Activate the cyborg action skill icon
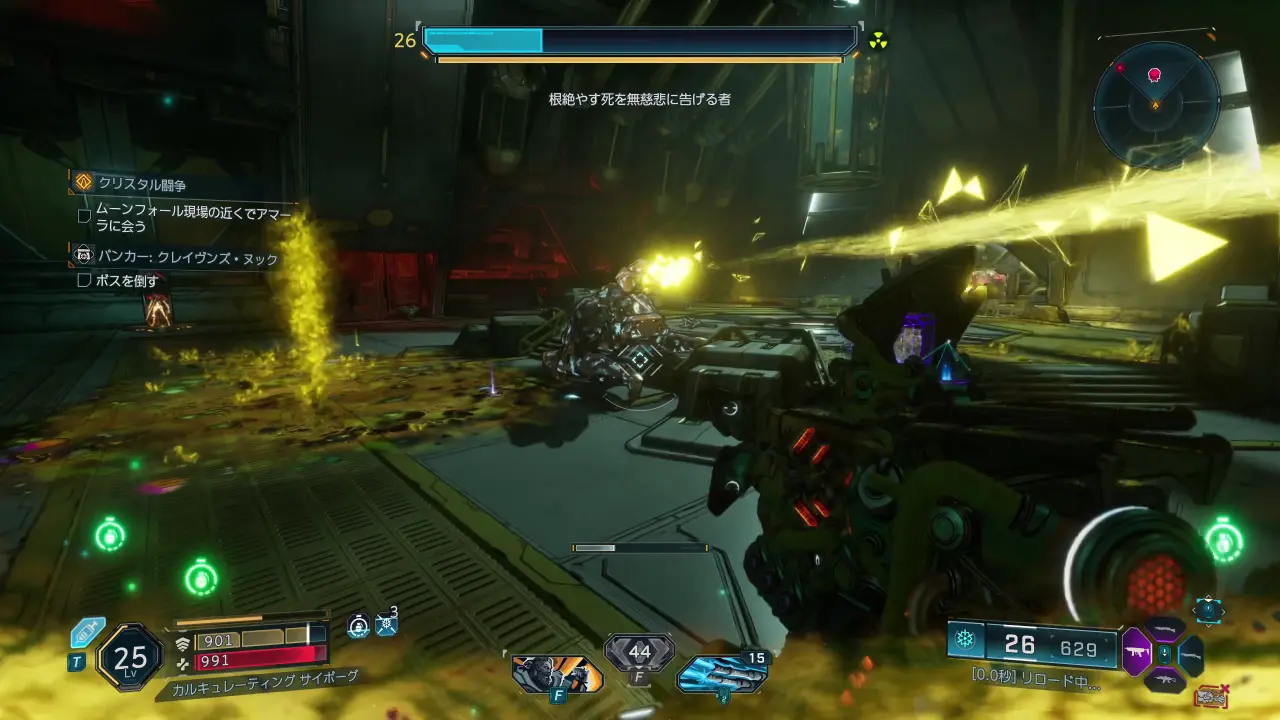This screenshot has width=1280, height=720. click(x=557, y=674)
